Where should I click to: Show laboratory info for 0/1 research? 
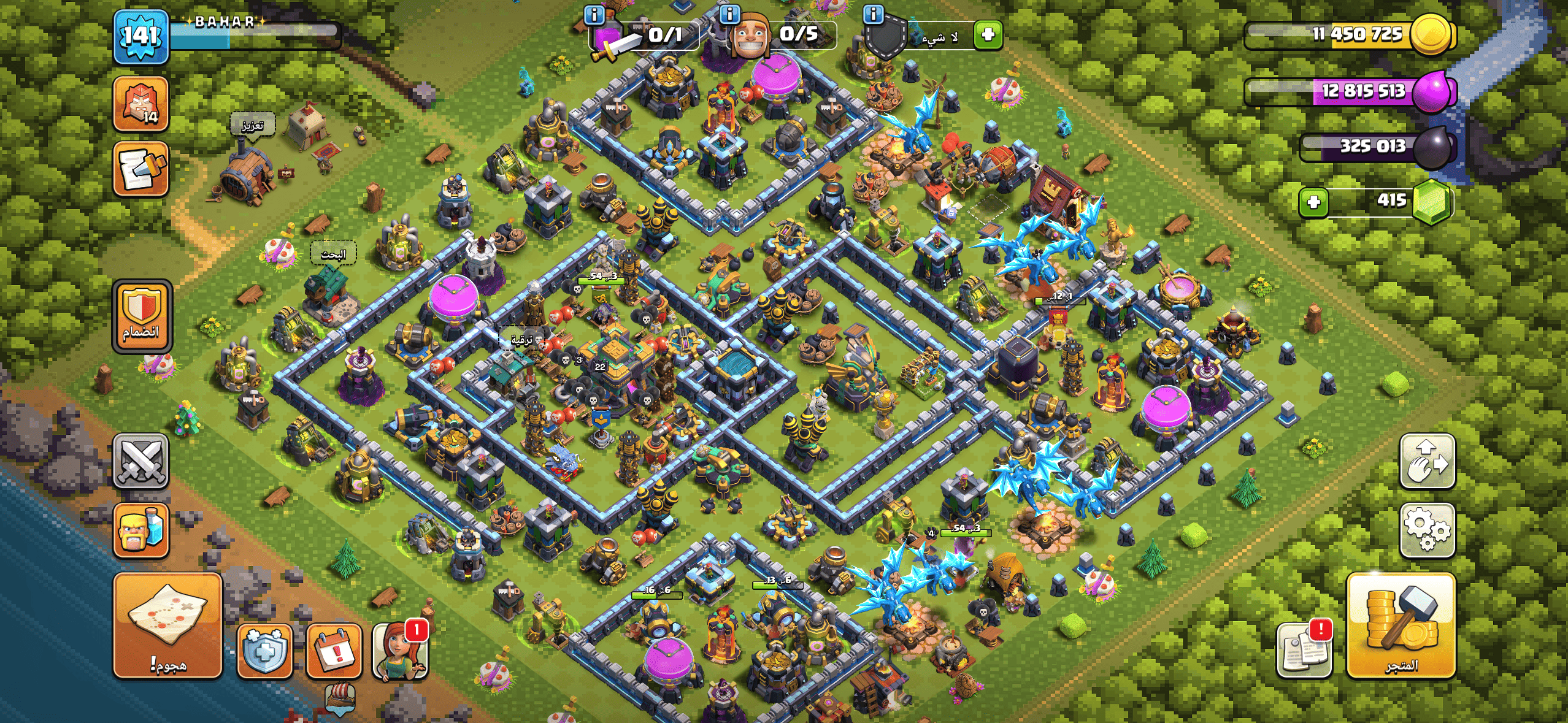[594, 14]
